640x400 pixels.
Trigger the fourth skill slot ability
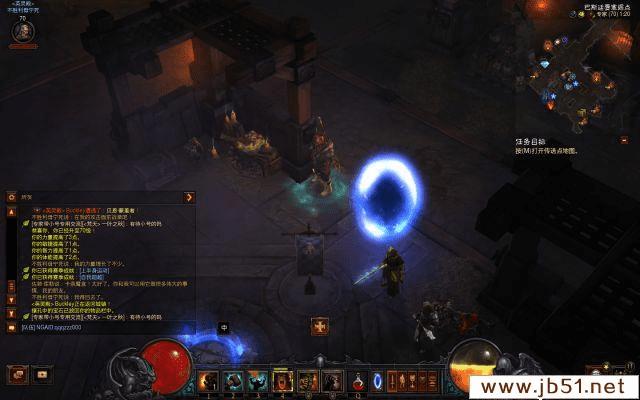(282, 381)
